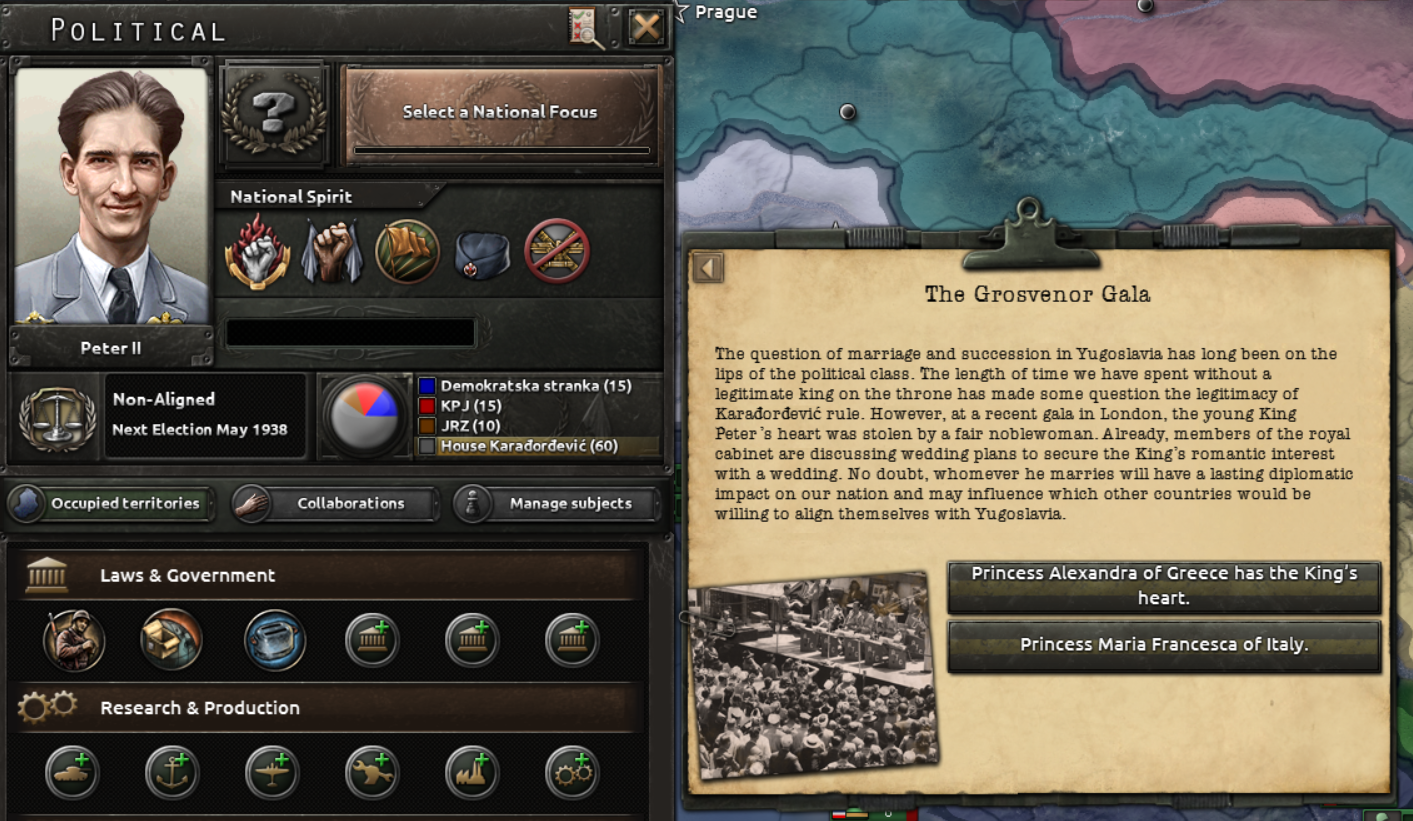This screenshot has height=821, width=1413.
Task: Choose Princess Alexandra of Greece option
Action: point(1164,586)
